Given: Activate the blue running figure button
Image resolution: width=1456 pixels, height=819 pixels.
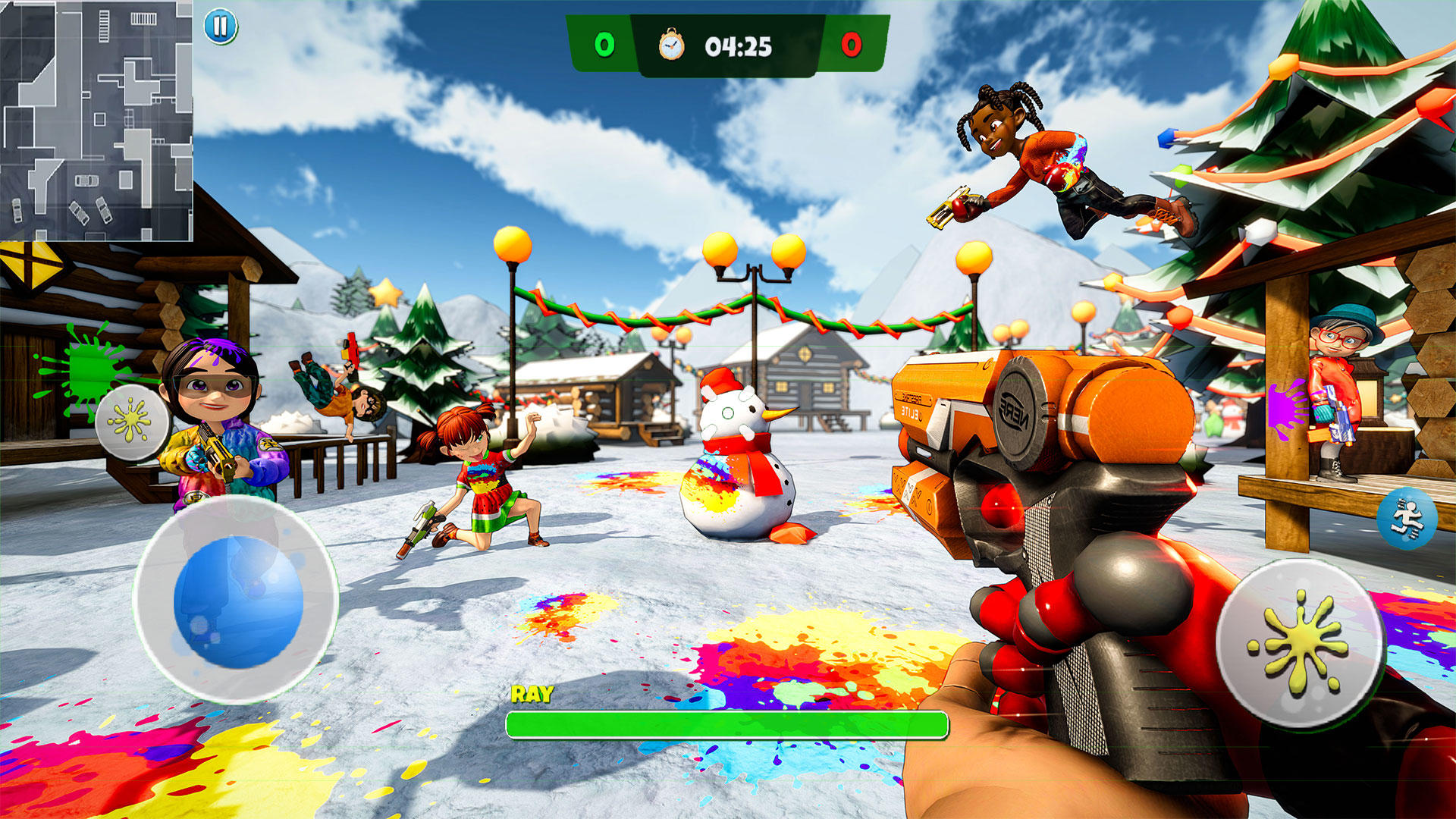Looking at the screenshot, I should (1407, 519).
